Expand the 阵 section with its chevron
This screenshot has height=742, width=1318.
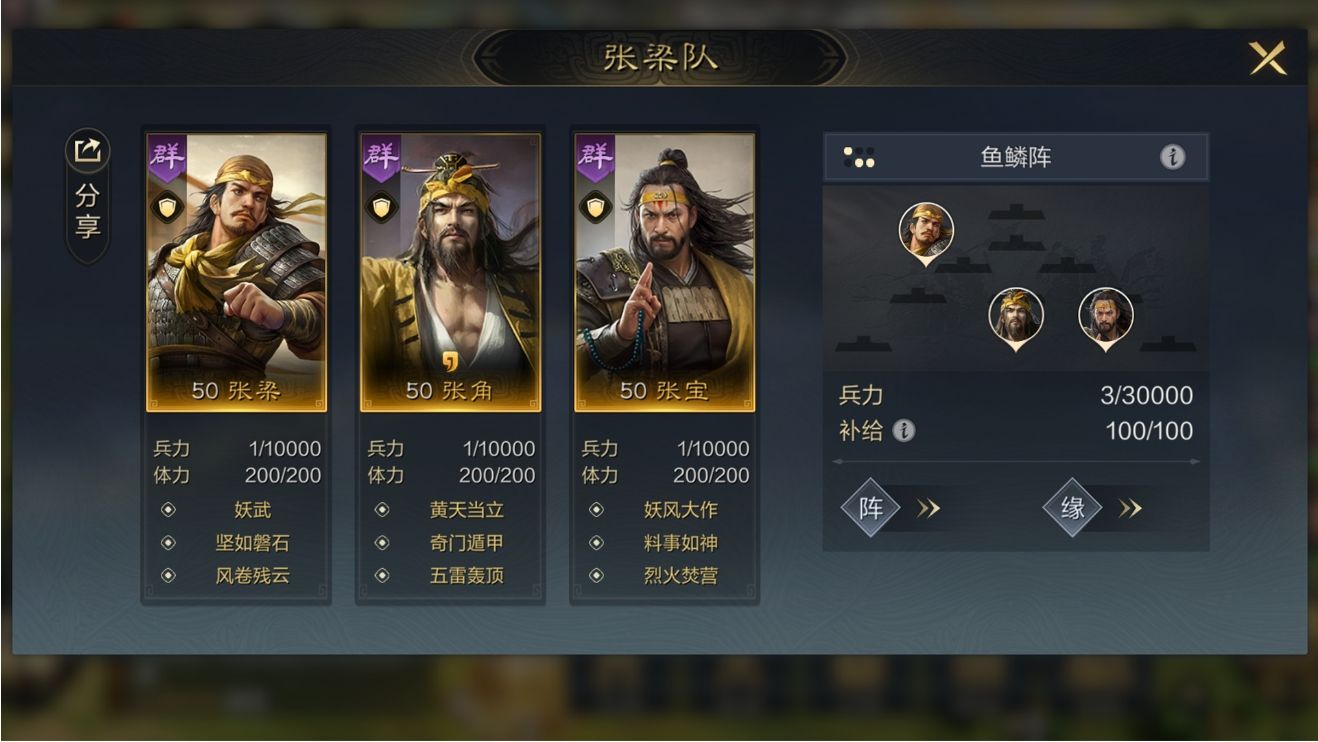point(928,508)
